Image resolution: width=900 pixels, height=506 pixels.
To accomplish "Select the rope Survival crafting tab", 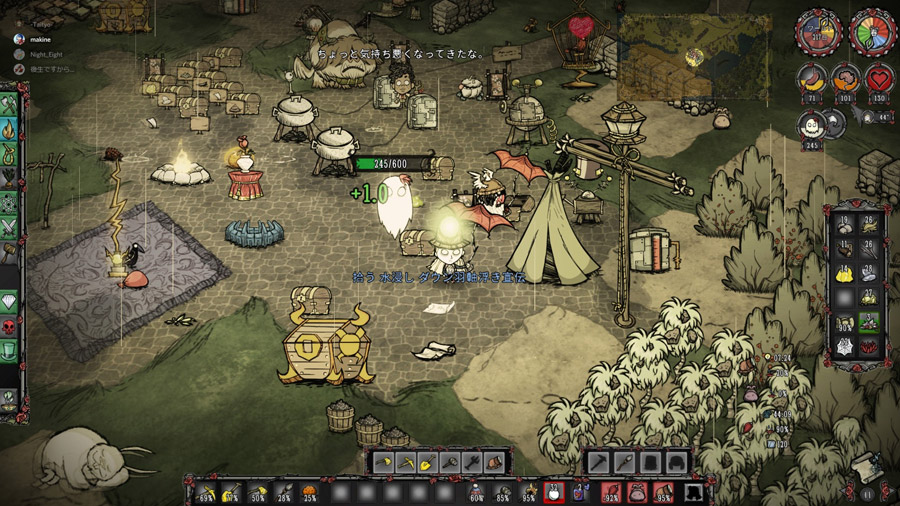I will click(11, 155).
